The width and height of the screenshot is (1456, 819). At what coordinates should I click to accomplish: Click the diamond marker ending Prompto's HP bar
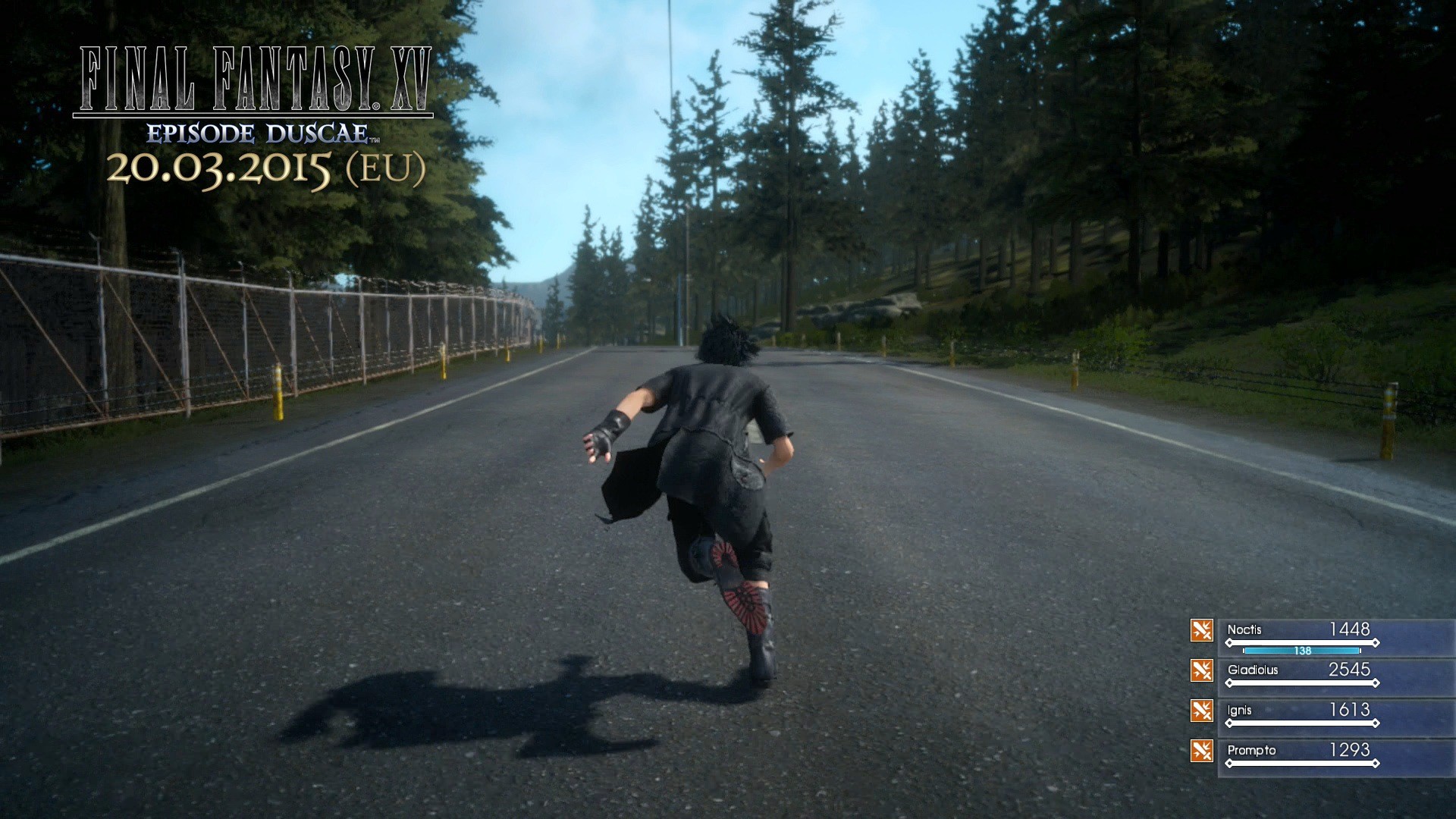click(x=1376, y=764)
